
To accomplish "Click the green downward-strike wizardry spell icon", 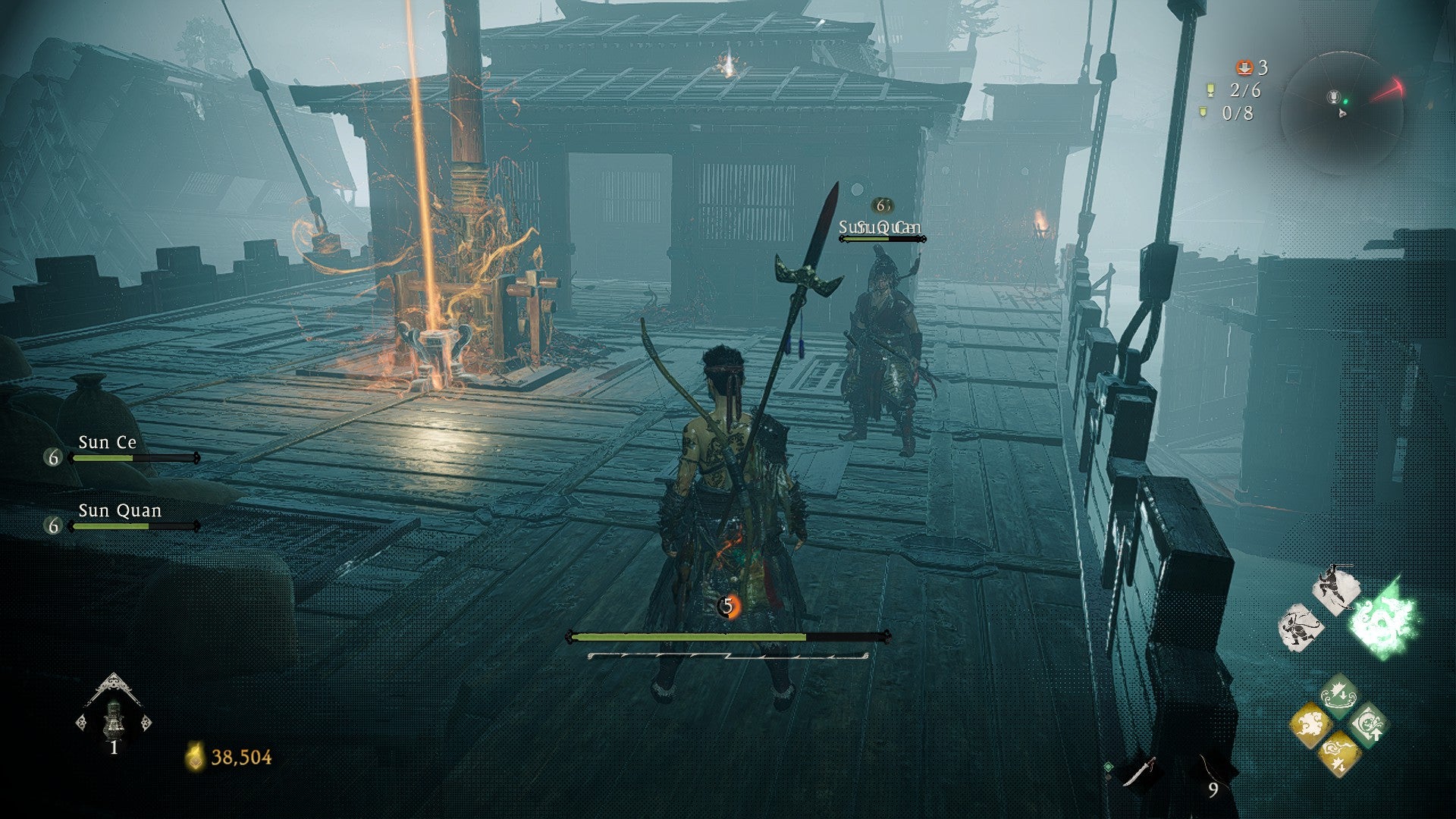I will click(1338, 695).
